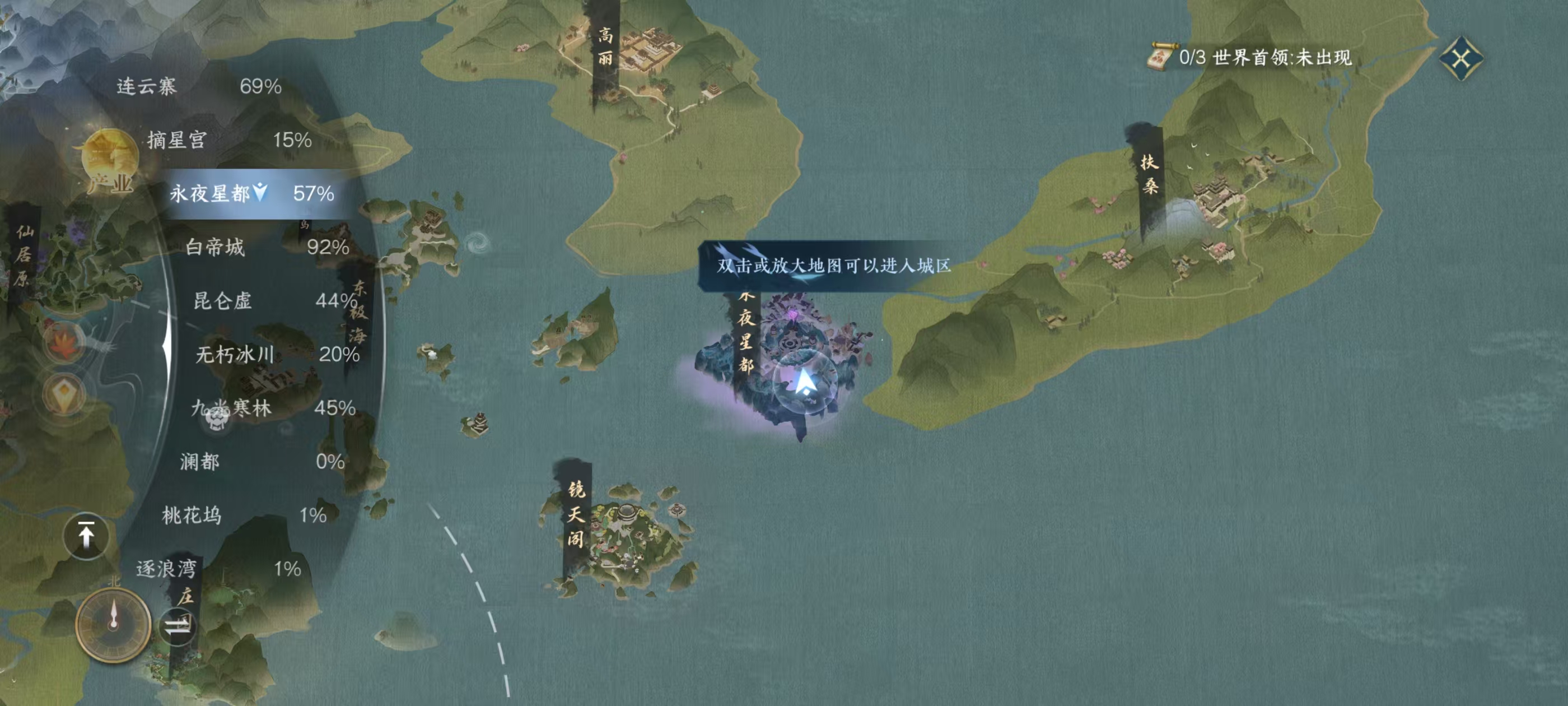Jump to list top with up-arrow button
The width and height of the screenshot is (1568, 706).
(x=86, y=536)
